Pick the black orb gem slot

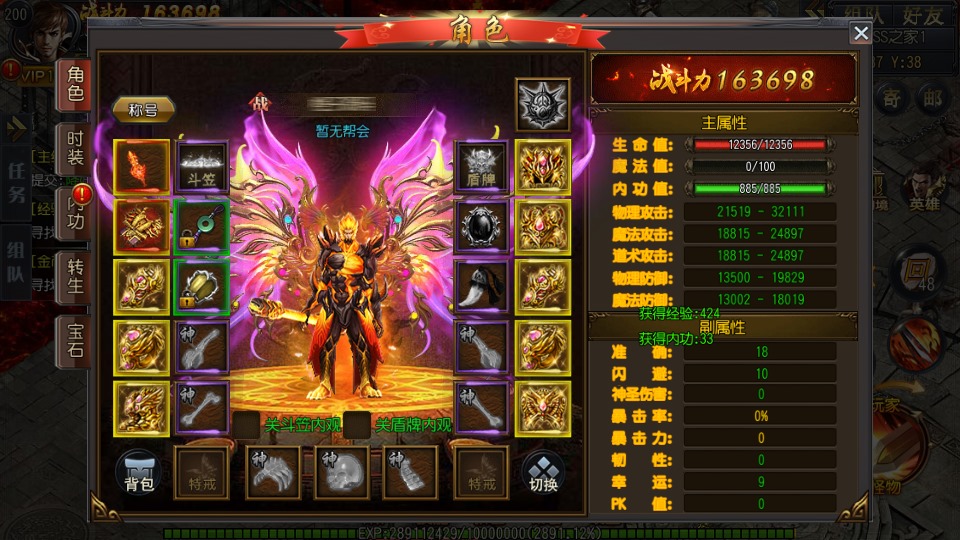tap(482, 226)
